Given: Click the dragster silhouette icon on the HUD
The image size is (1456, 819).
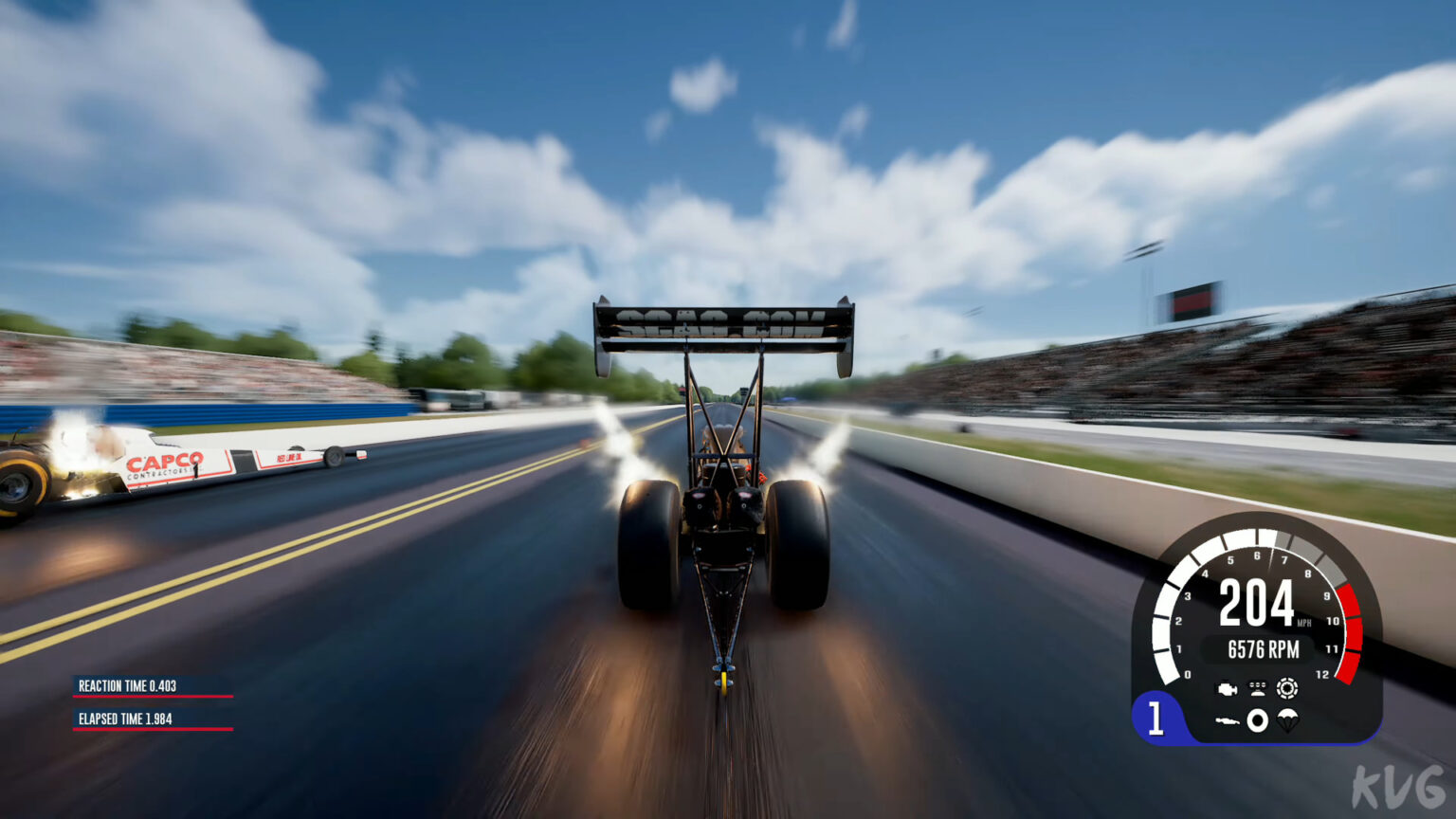Looking at the screenshot, I should (x=1228, y=720).
